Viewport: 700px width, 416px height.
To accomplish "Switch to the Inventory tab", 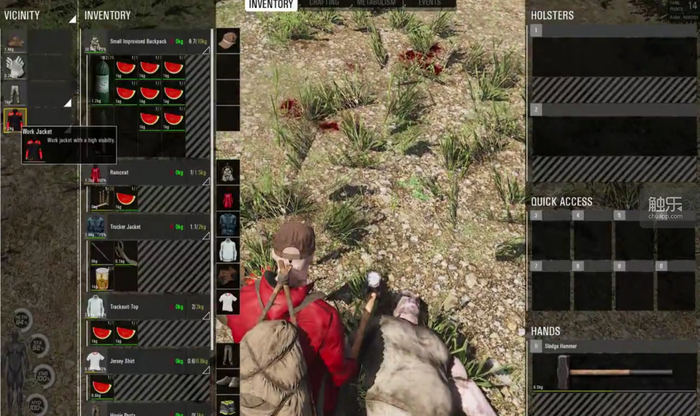I will 272,4.
